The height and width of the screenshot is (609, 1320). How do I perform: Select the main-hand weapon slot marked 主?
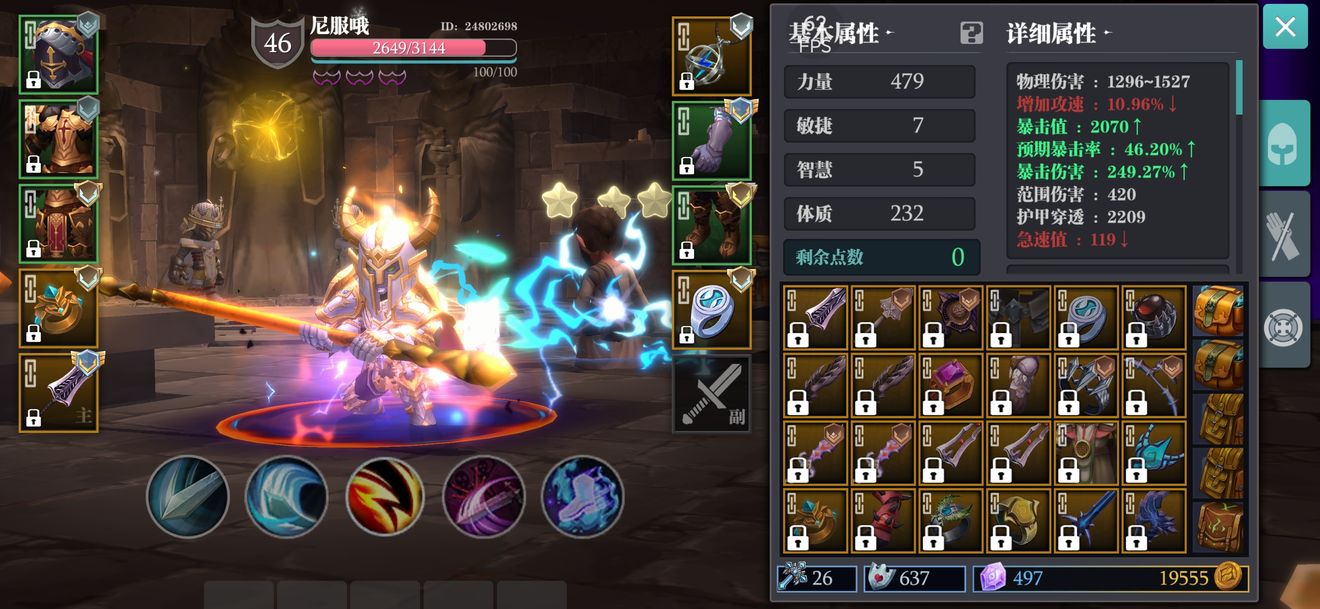pos(58,392)
